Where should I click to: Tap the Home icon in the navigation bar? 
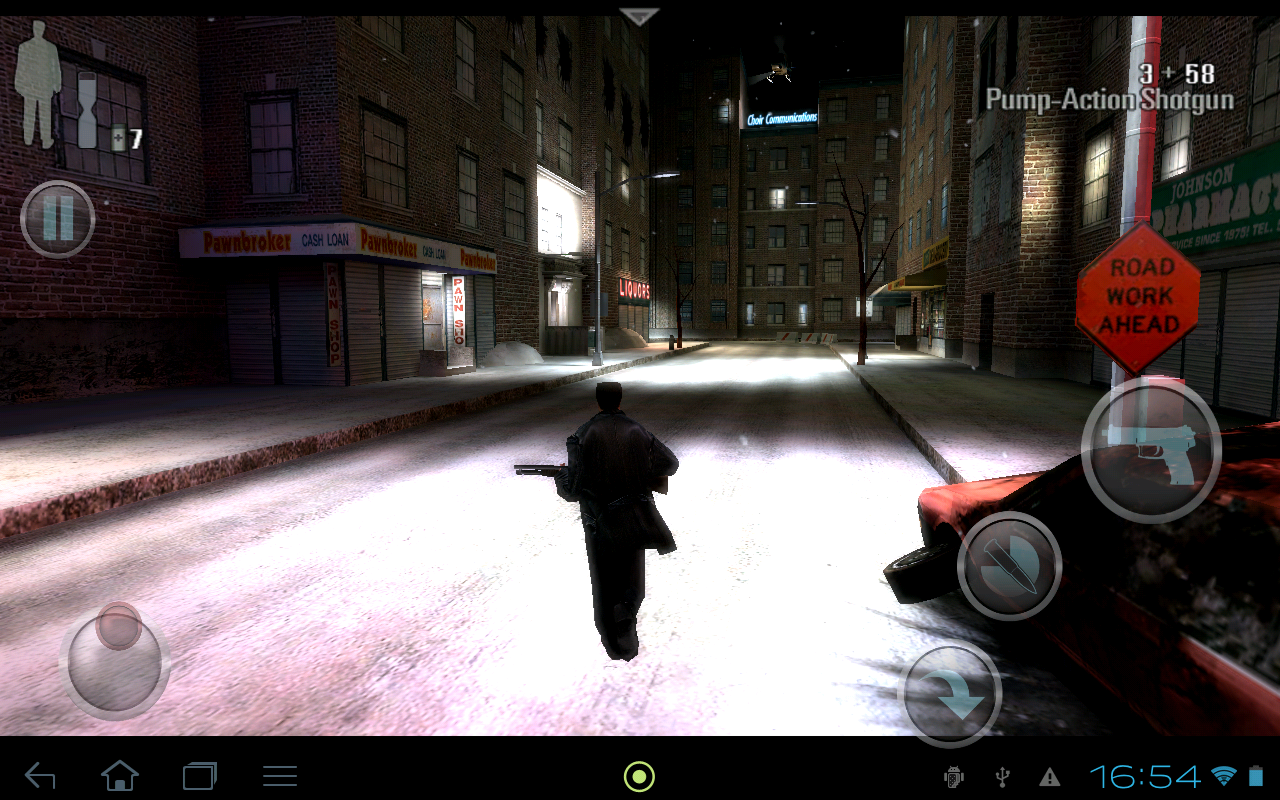pyautogui.click(x=120, y=775)
